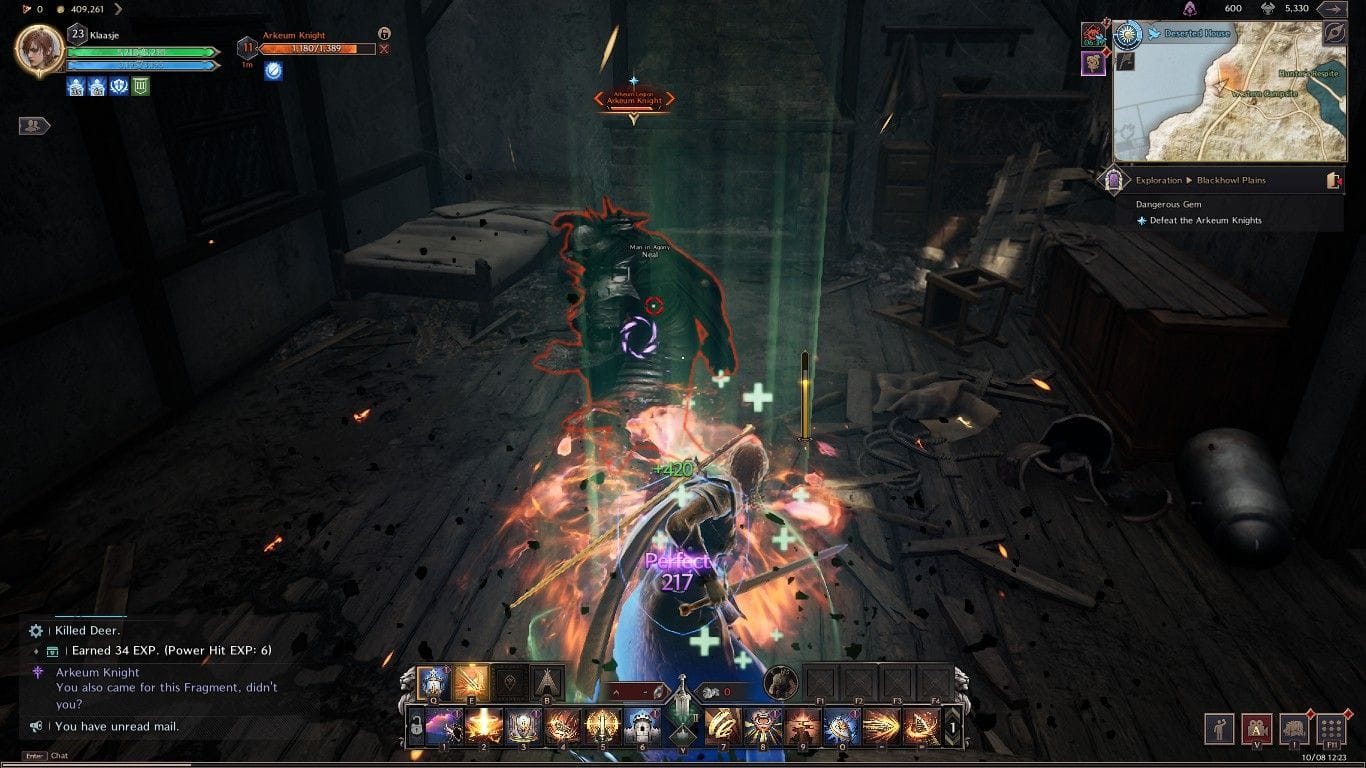
Task: Open the social emote icon in bottom-right corner
Action: [x=1219, y=729]
